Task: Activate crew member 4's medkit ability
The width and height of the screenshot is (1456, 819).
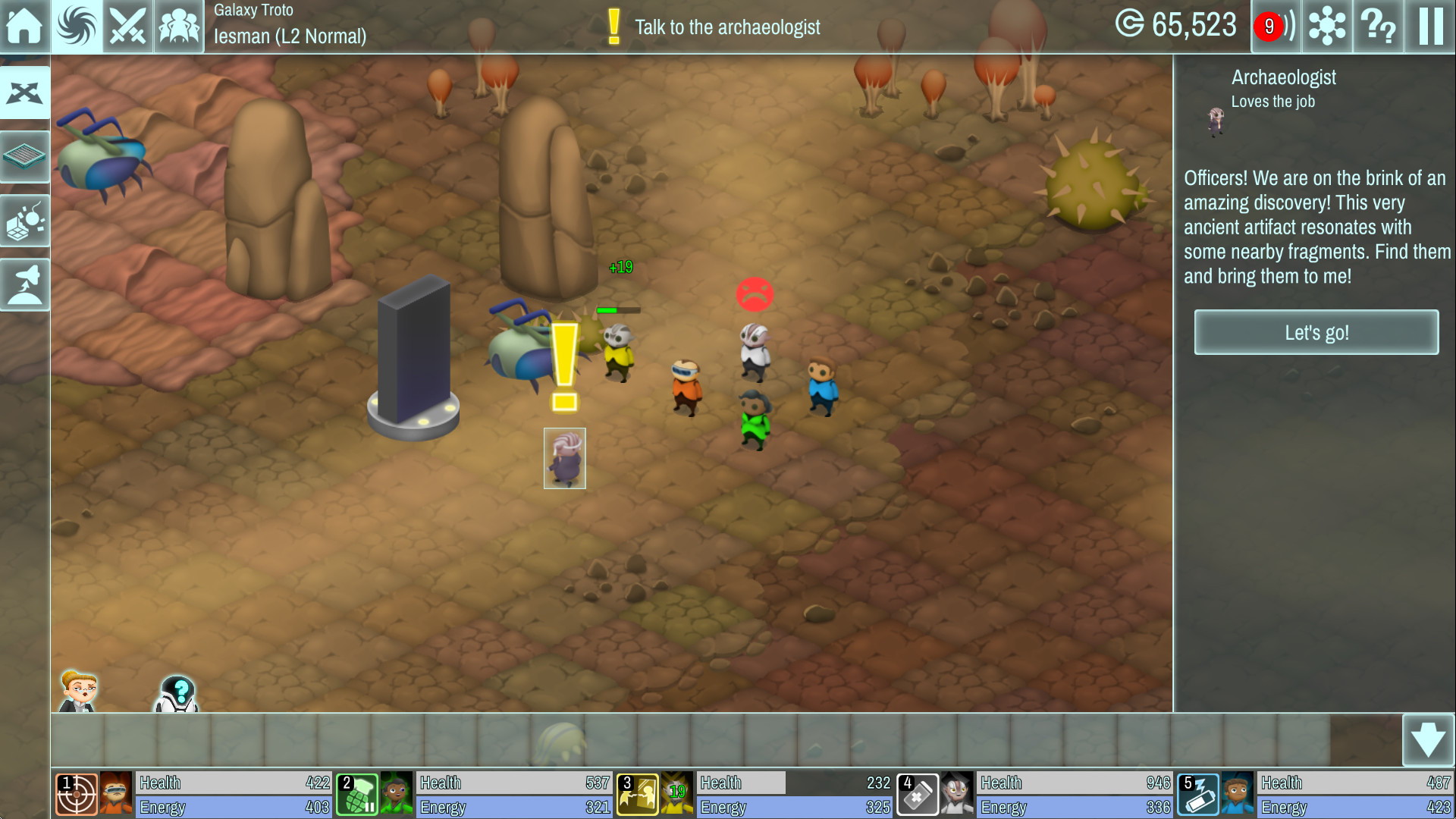Action: [x=917, y=793]
